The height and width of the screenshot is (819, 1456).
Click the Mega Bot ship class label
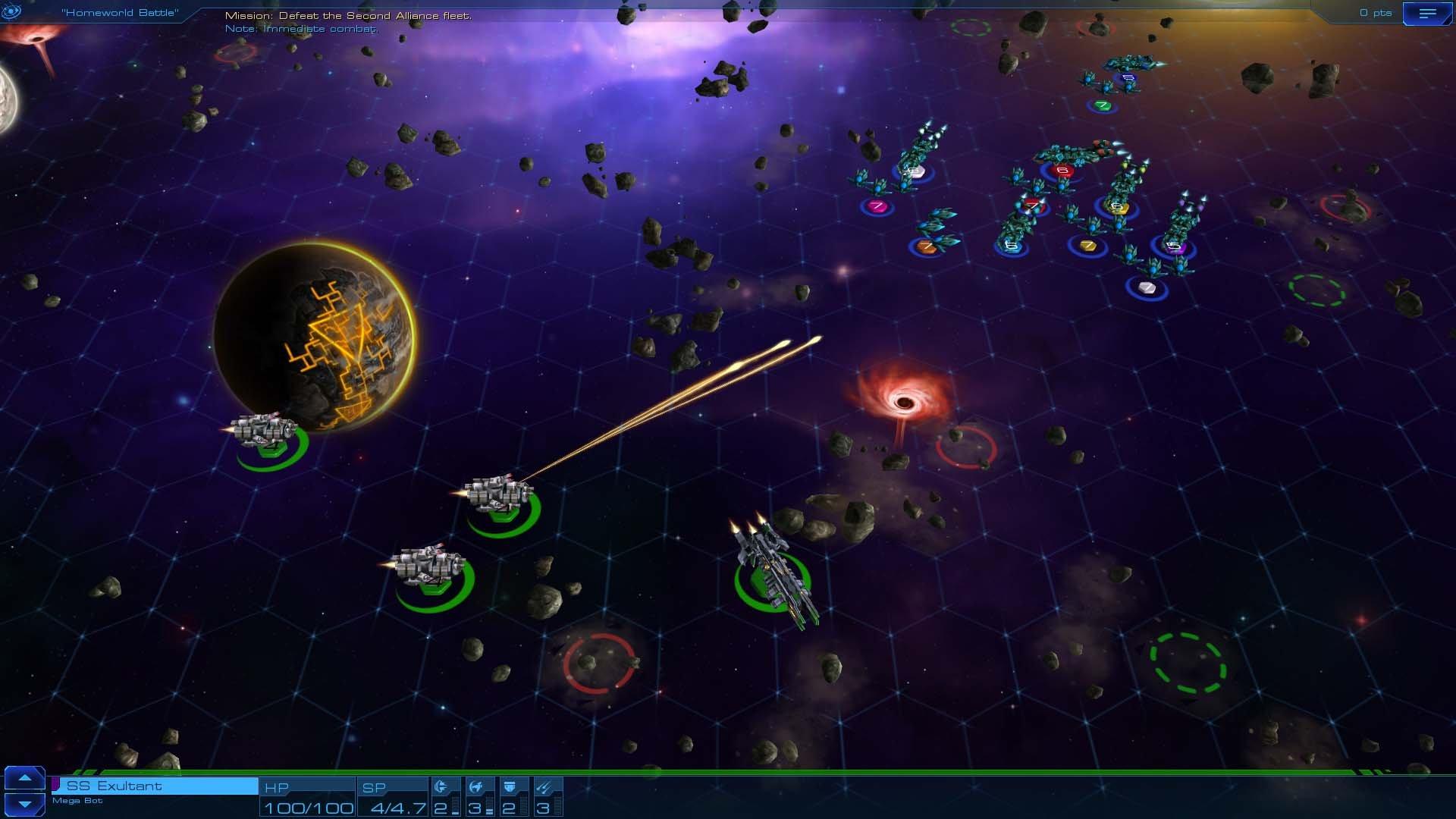point(79,800)
